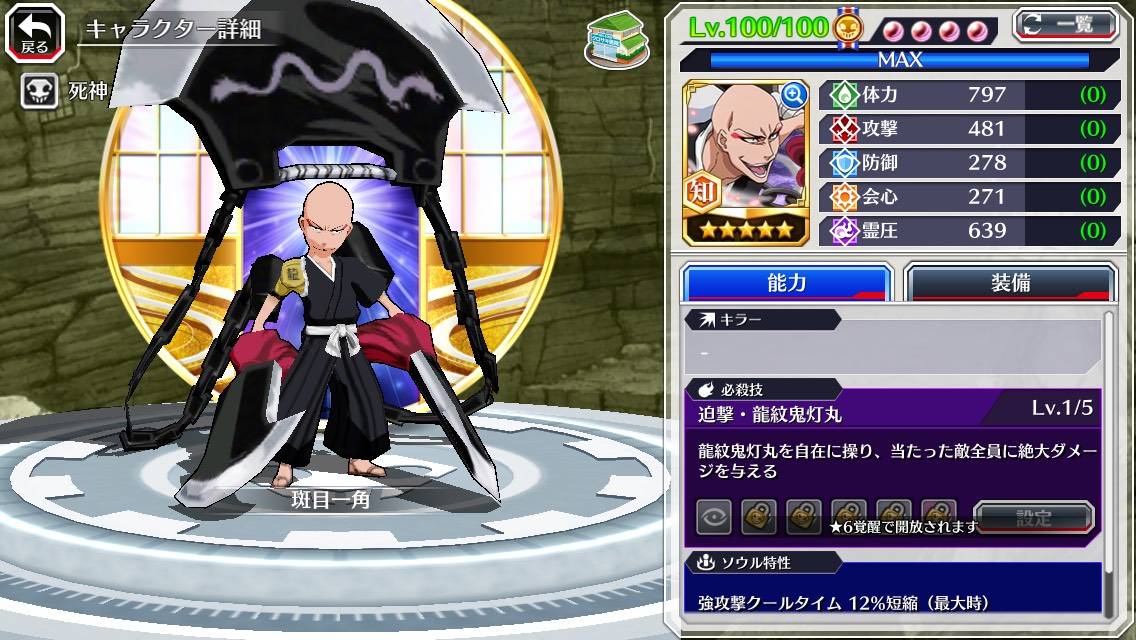Open the green shop building icon
The image size is (1136, 640).
point(613,39)
